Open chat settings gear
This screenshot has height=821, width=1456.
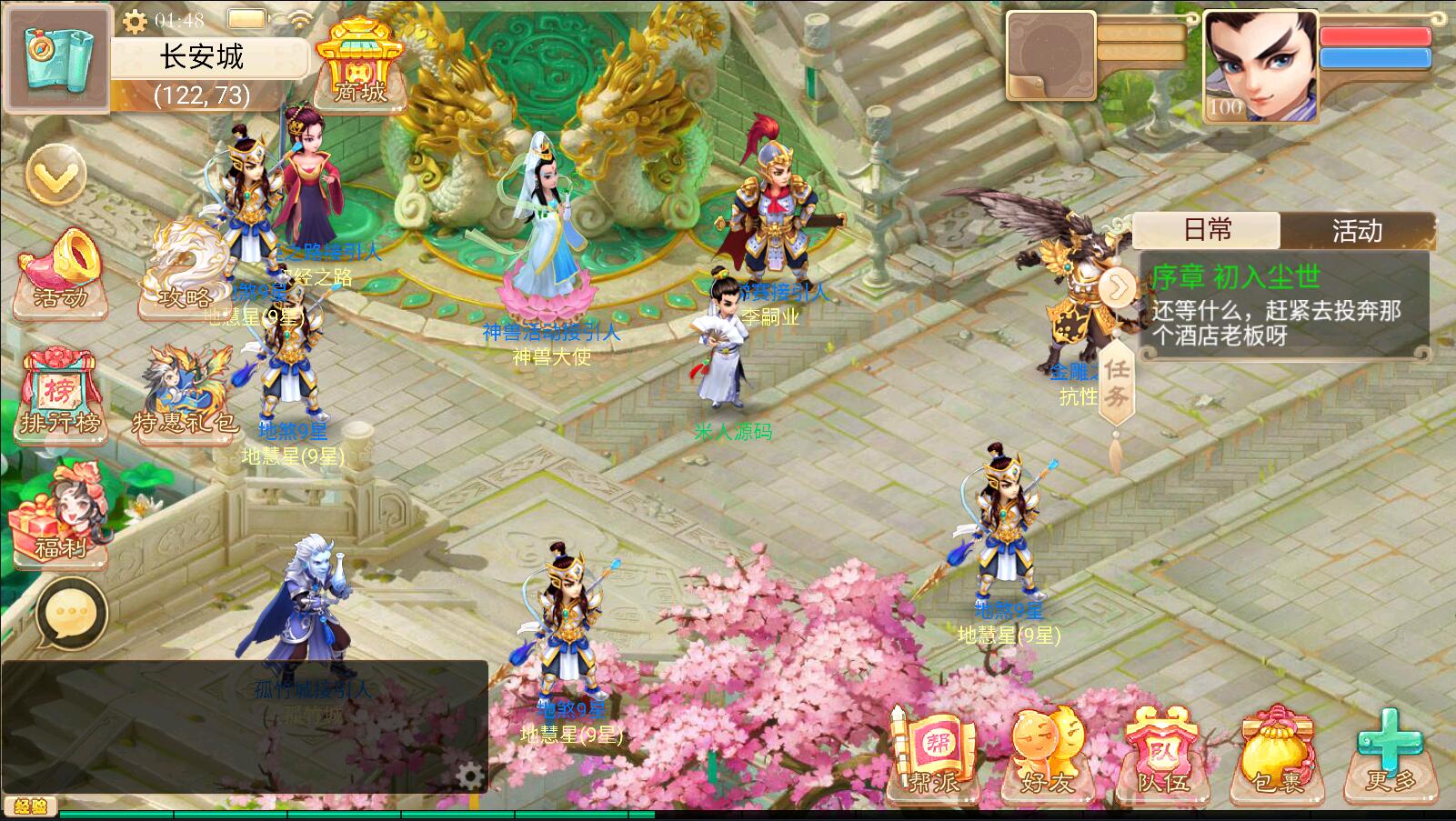click(469, 776)
